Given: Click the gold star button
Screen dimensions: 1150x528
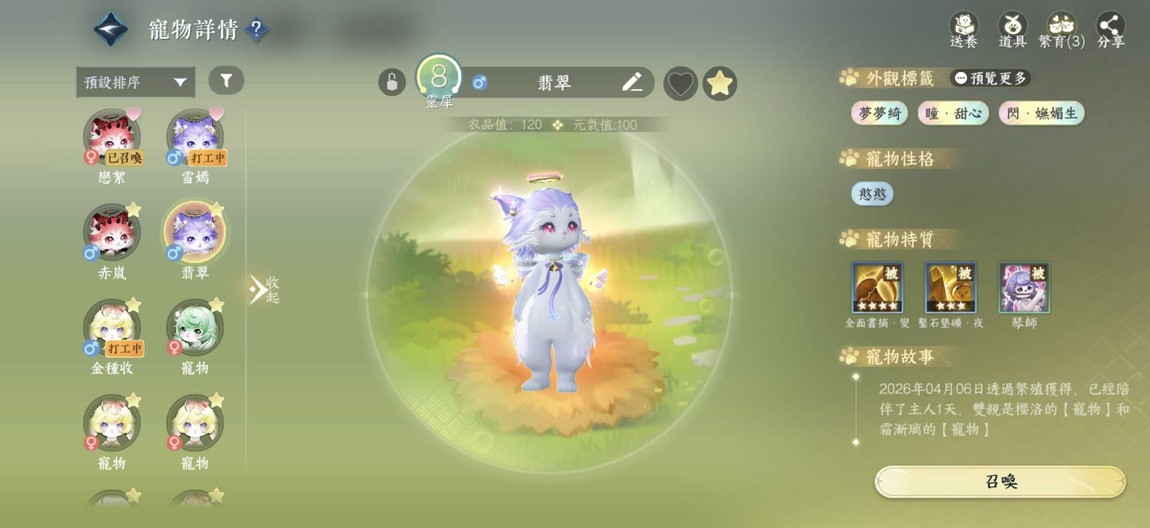Looking at the screenshot, I should 720,83.
